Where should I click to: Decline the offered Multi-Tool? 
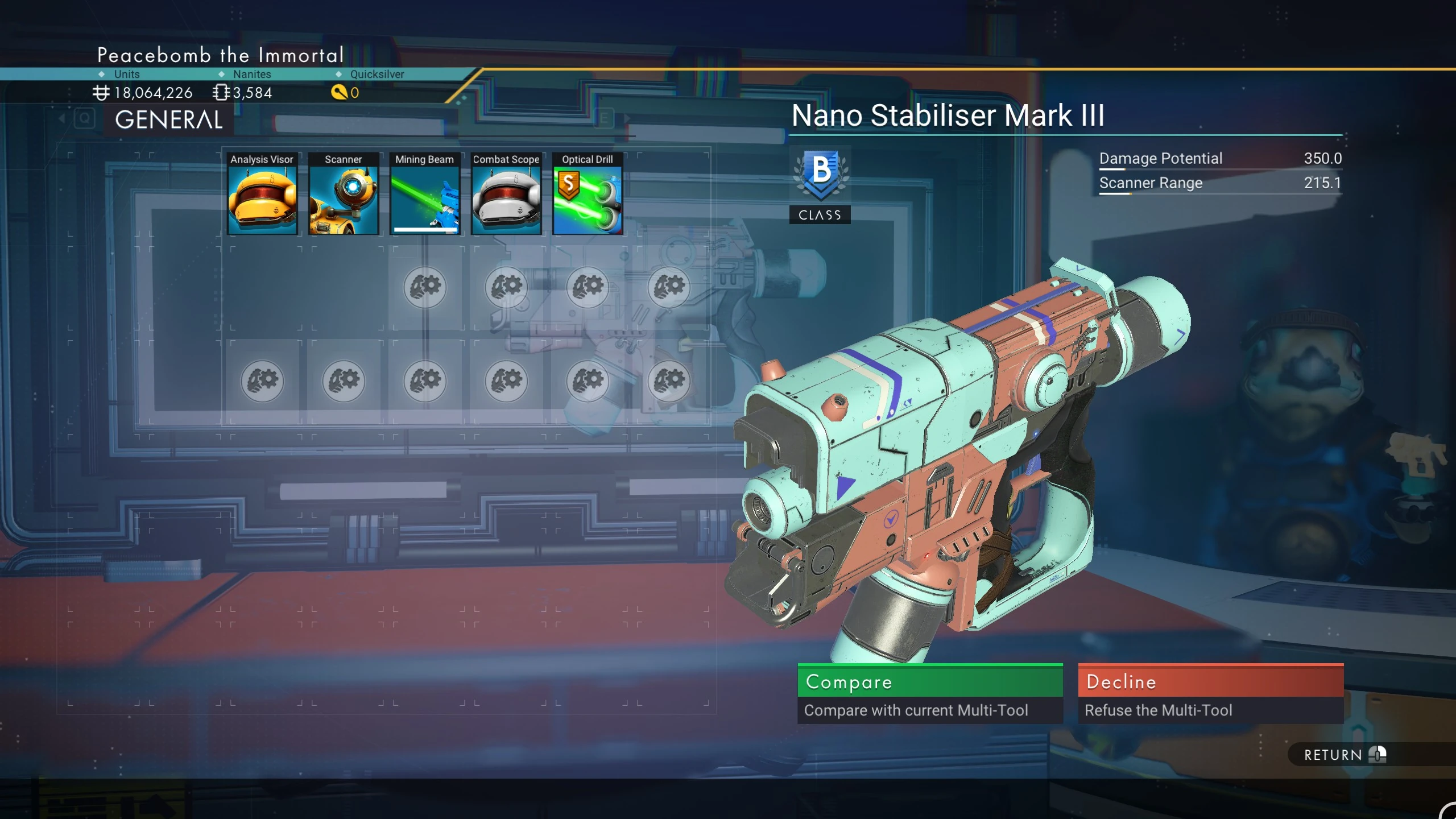click(1210, 693)
